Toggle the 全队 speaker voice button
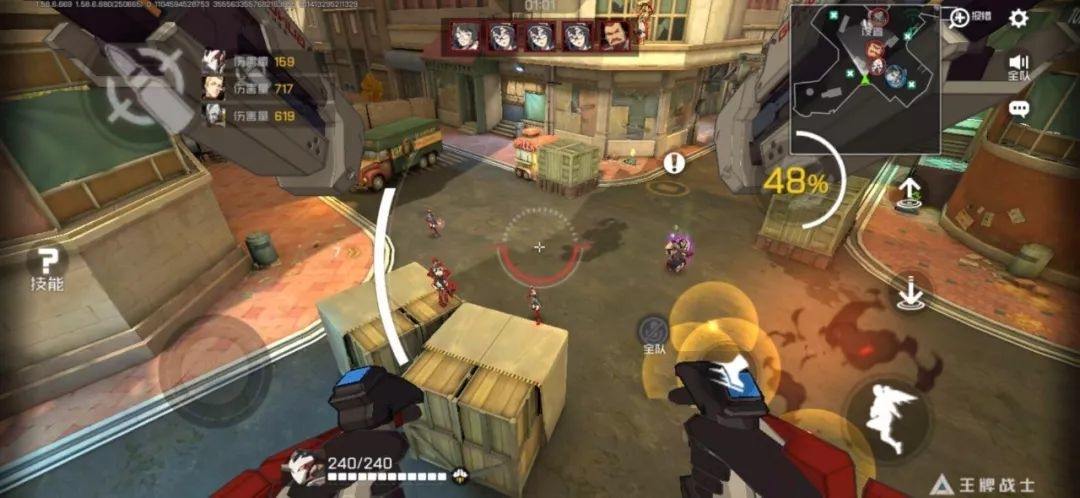 pyautogui.click(x=1019, y=65)
